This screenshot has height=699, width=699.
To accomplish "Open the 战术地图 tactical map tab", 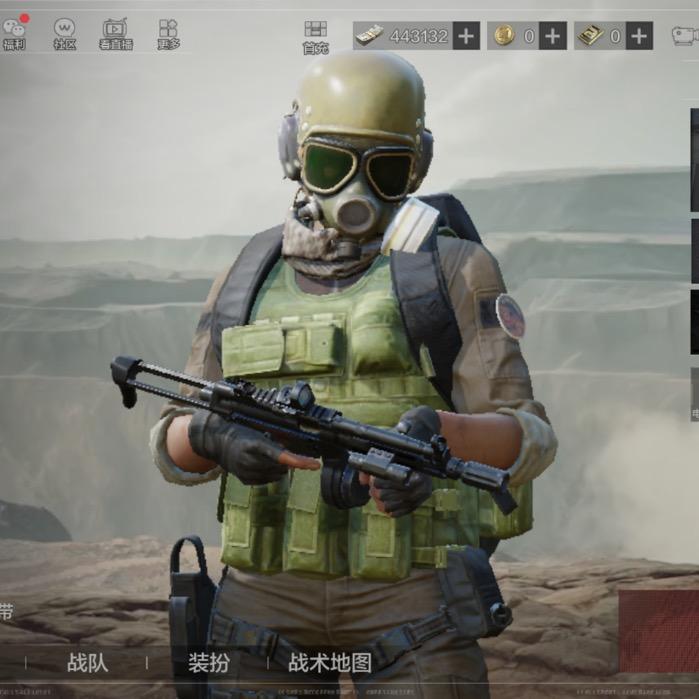I will 330,662.
